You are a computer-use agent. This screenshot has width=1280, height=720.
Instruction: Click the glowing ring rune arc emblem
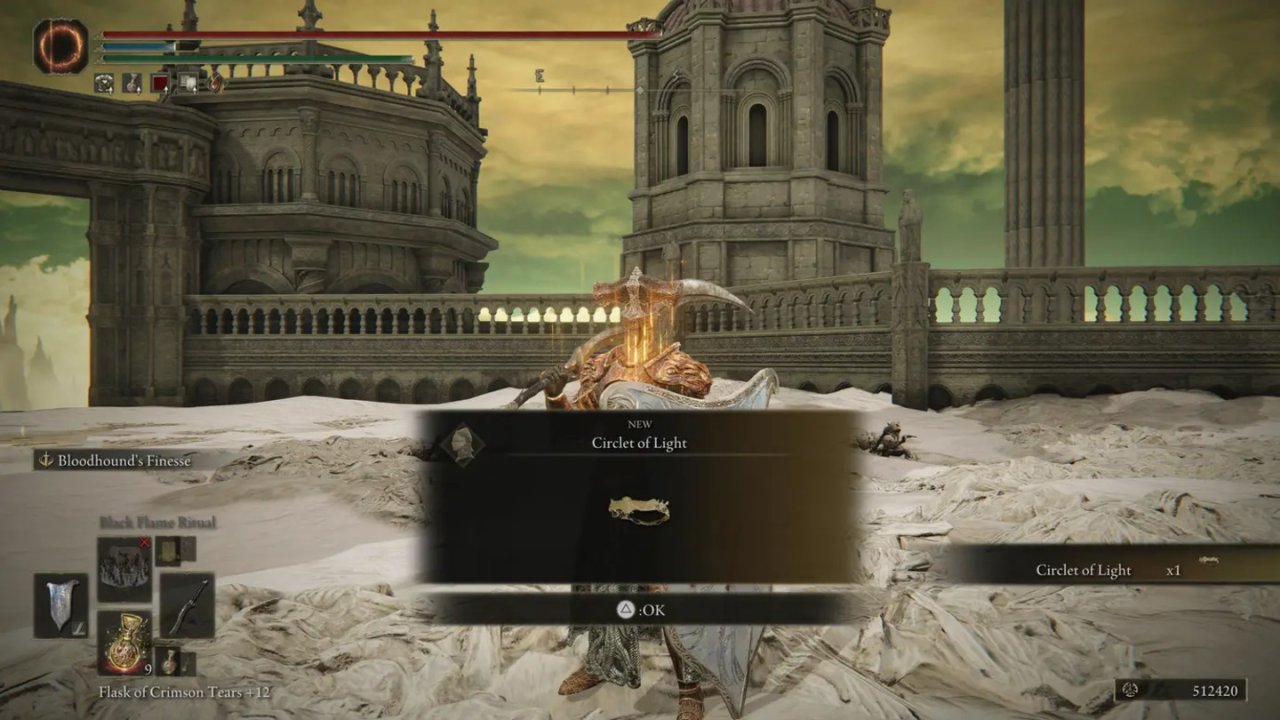tap(61, 46)
